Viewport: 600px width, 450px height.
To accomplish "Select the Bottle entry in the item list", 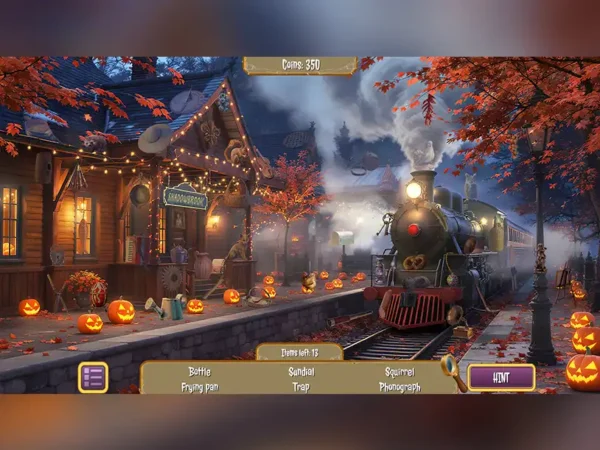I will click(200, 371).
